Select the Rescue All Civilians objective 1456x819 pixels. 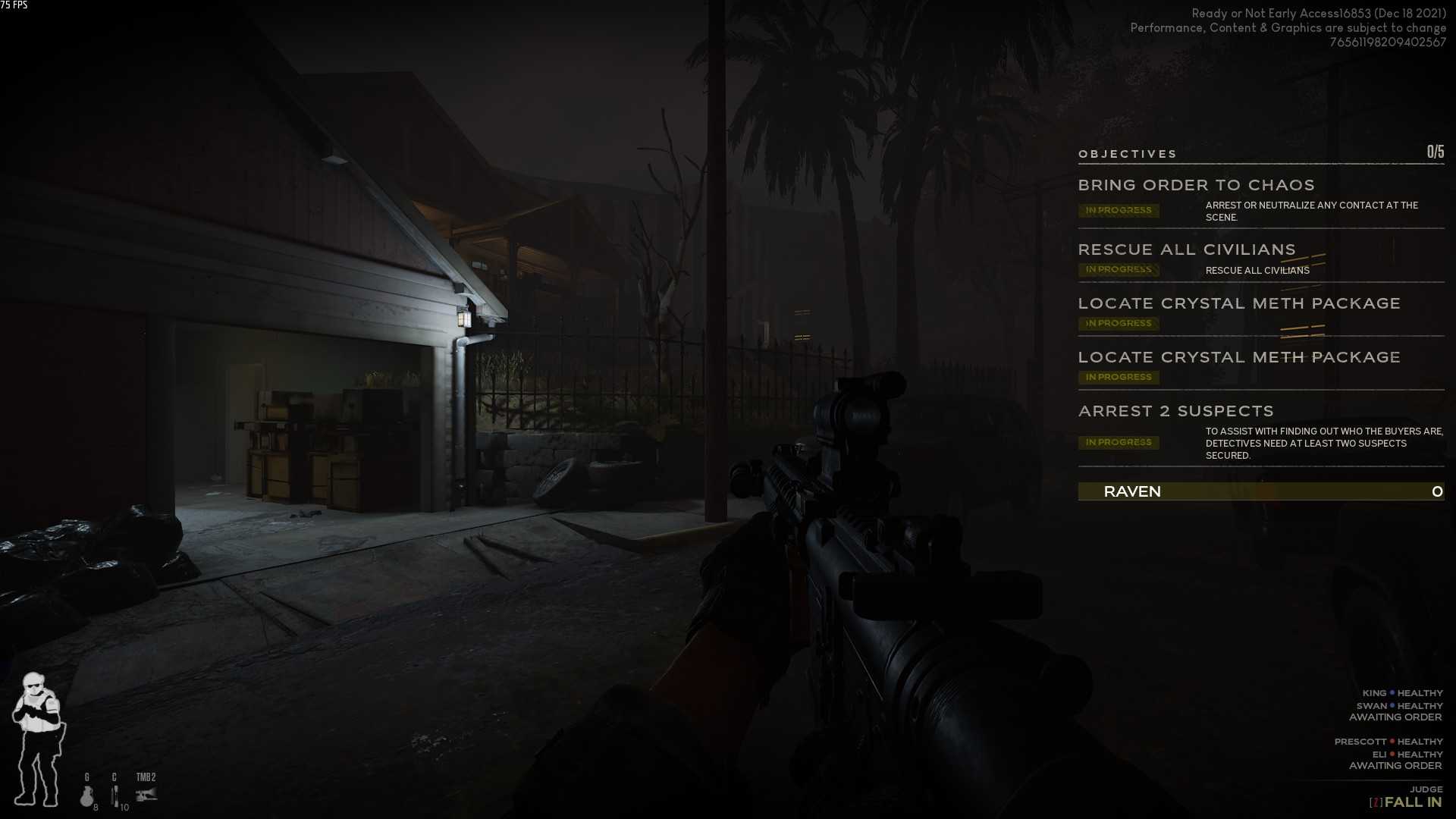point(1187,249)
